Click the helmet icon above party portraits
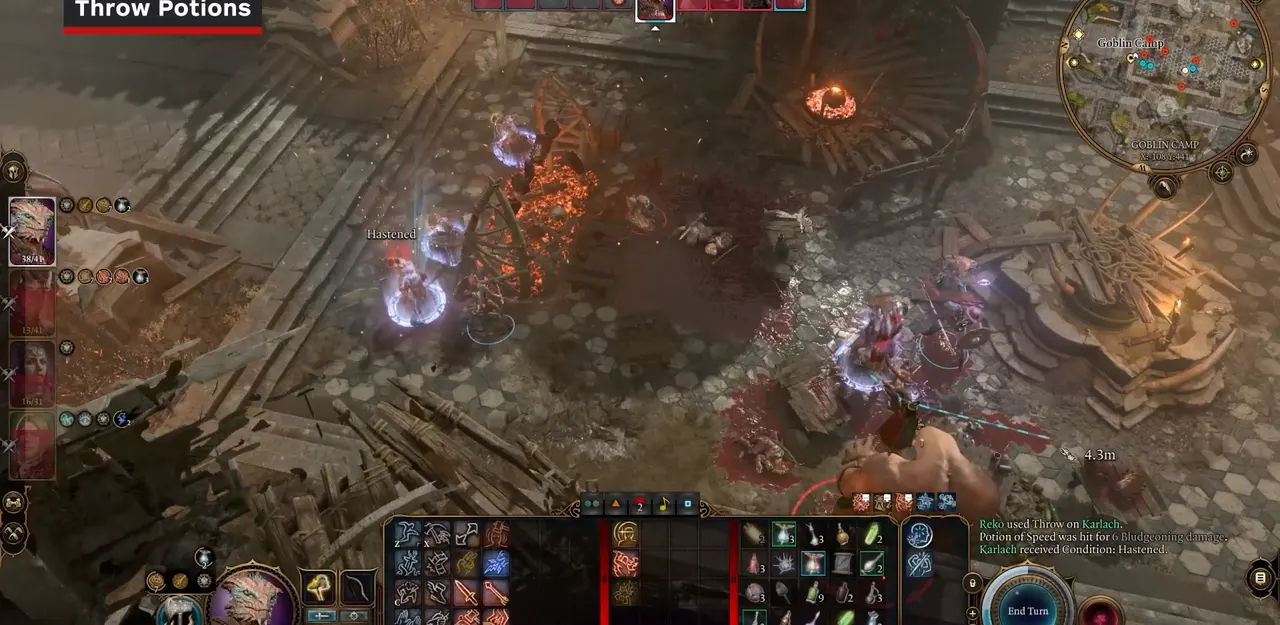 [x=13, y=170]
